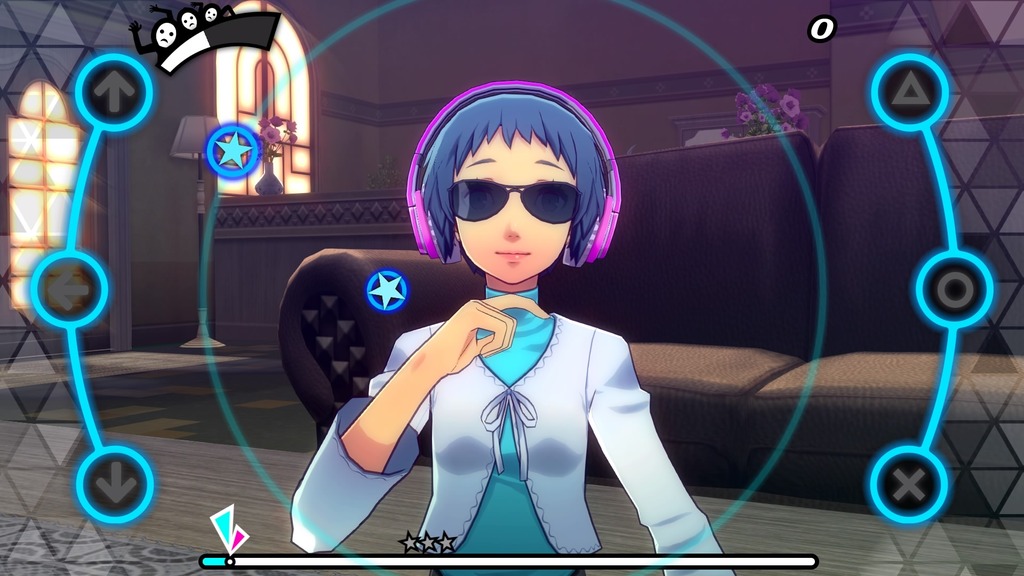
Task: Tap the up arrow note target
Action: (114, 92)
